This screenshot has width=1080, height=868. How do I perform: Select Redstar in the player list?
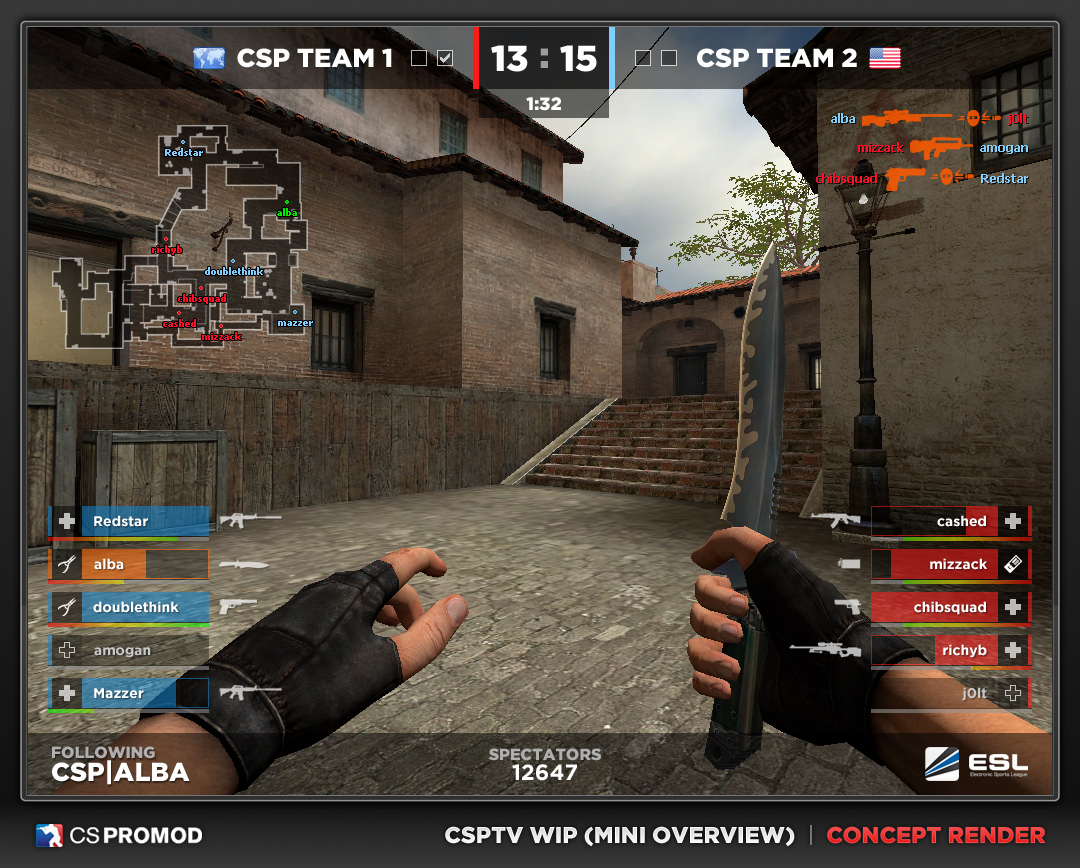click(x=129, y=521)
